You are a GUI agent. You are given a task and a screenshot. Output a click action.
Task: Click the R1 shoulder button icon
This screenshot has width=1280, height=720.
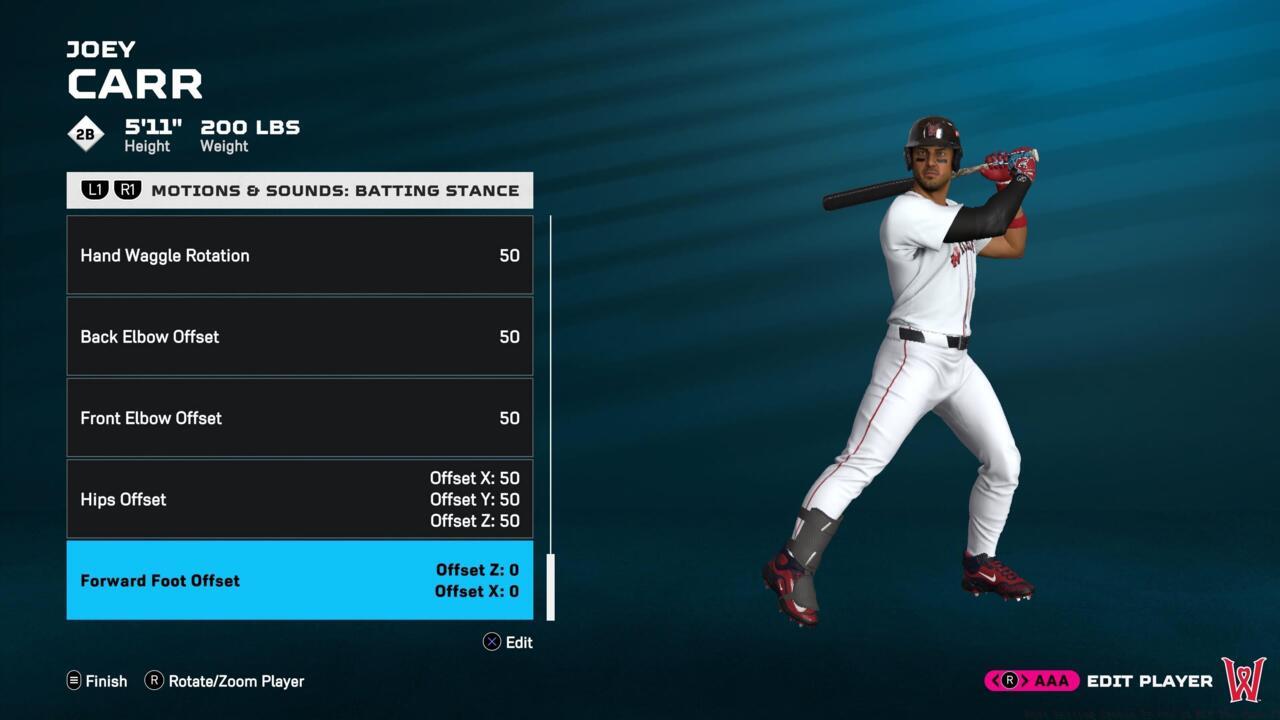click(128, 189)
